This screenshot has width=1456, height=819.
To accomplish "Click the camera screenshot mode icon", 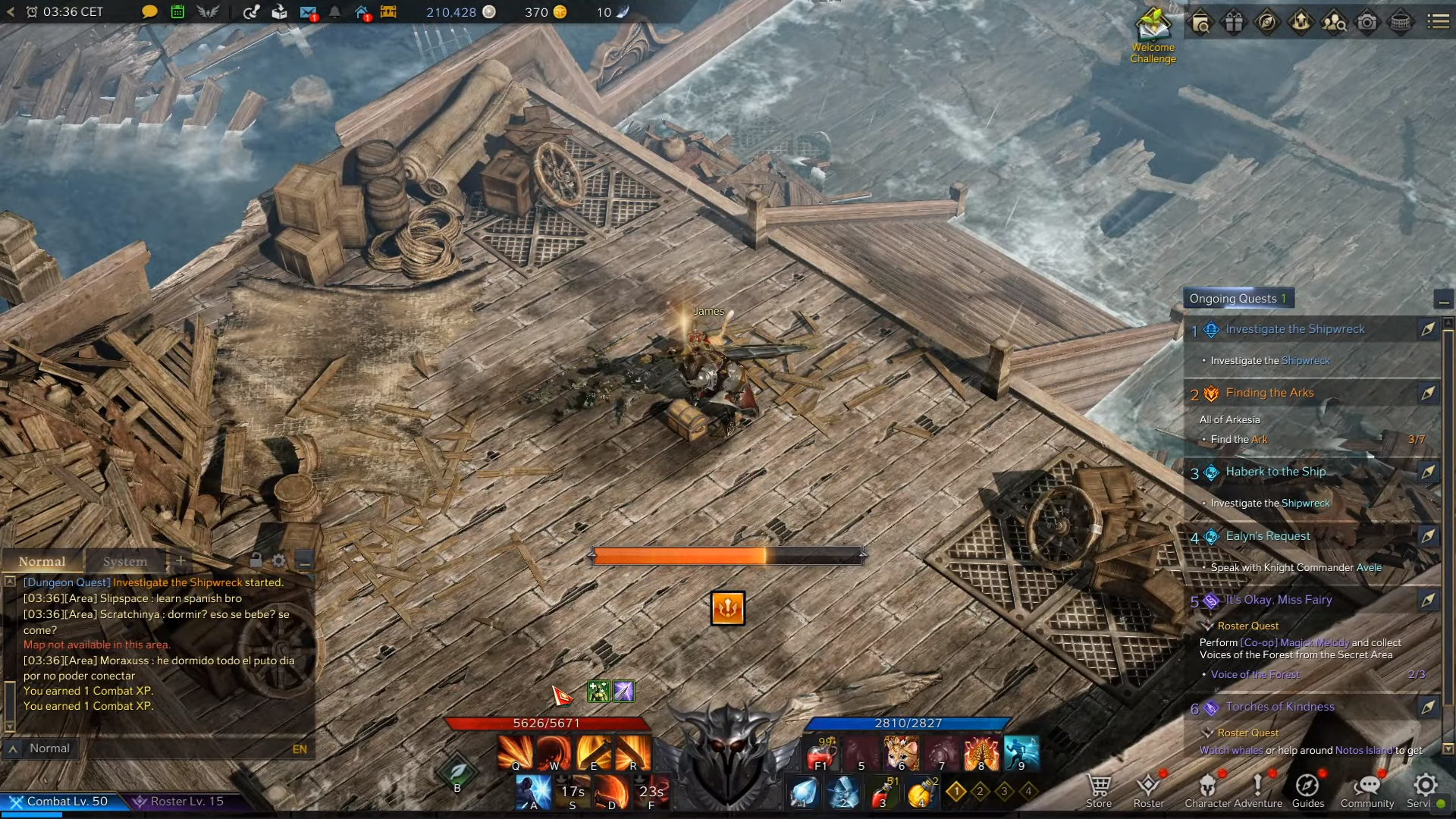I will (x=1367, y=23).
